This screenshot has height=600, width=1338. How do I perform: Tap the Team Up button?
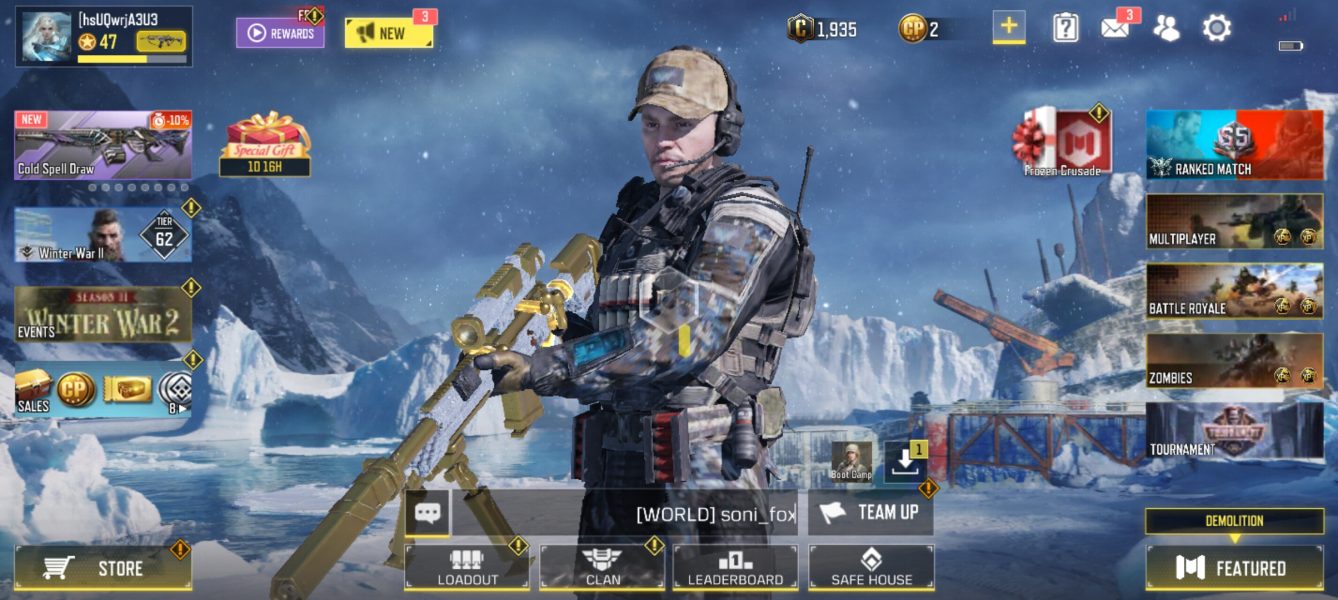pyautogui.click(x=870, y=512)
